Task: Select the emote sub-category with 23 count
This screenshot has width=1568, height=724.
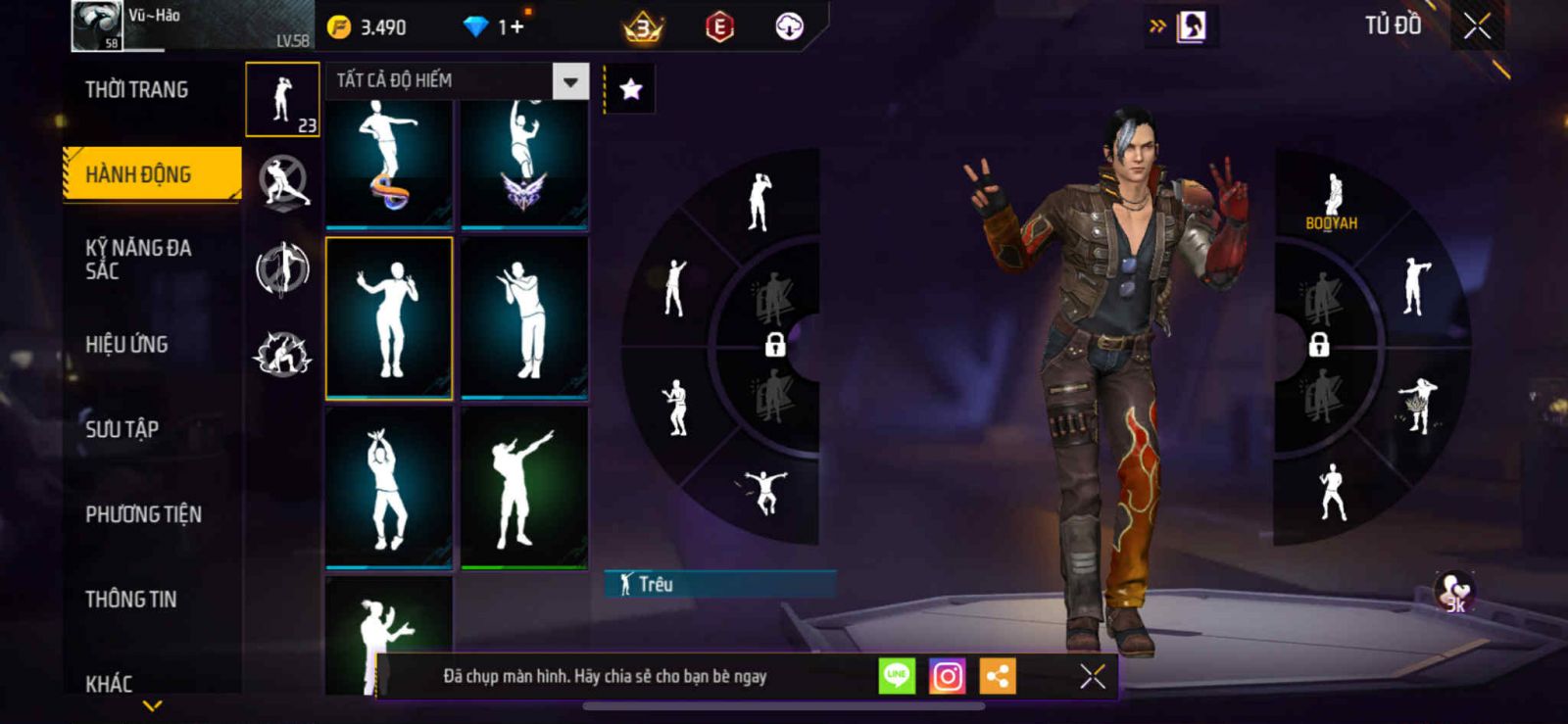Action: click(282, 100)
